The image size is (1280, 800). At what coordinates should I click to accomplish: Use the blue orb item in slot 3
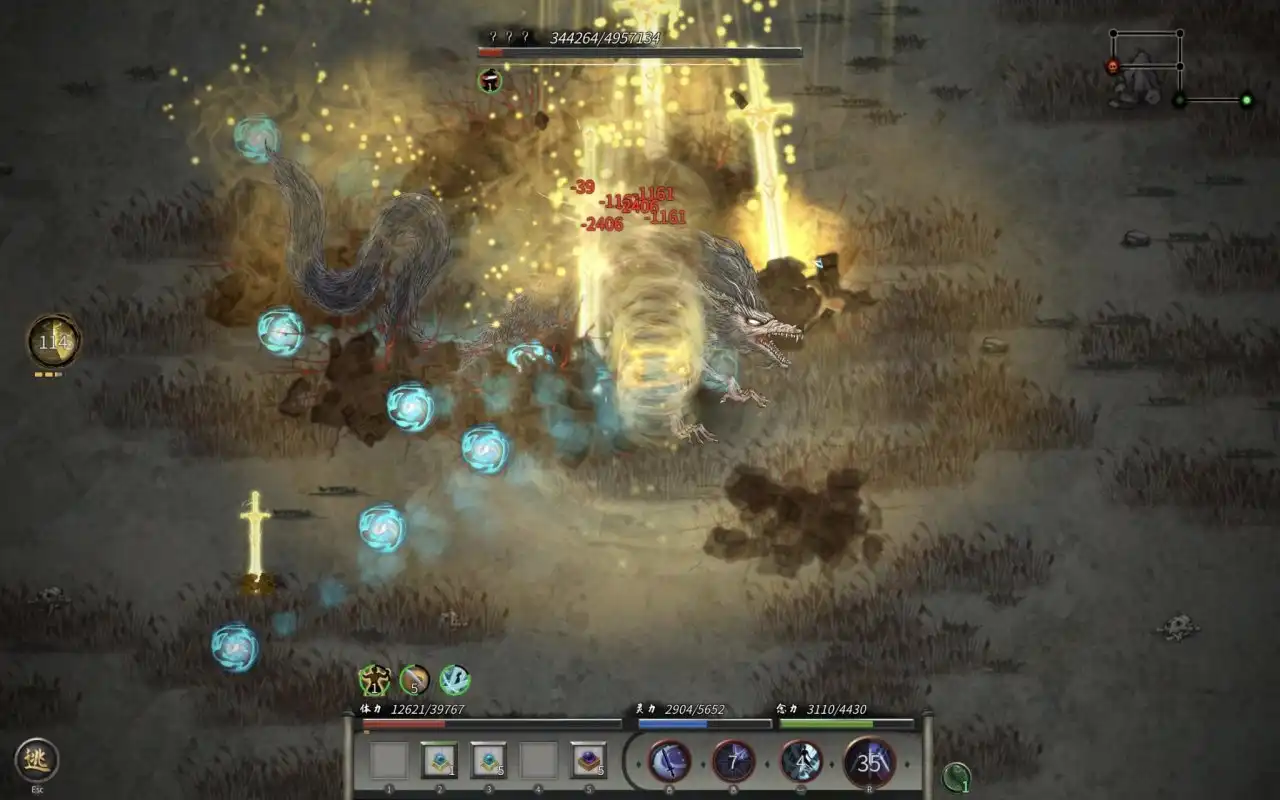click(489, 760)
